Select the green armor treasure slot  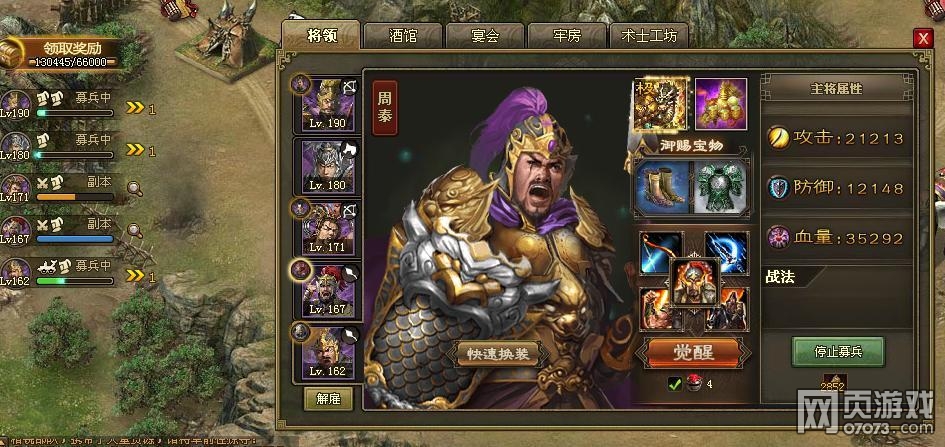click(x=720, y=187)
